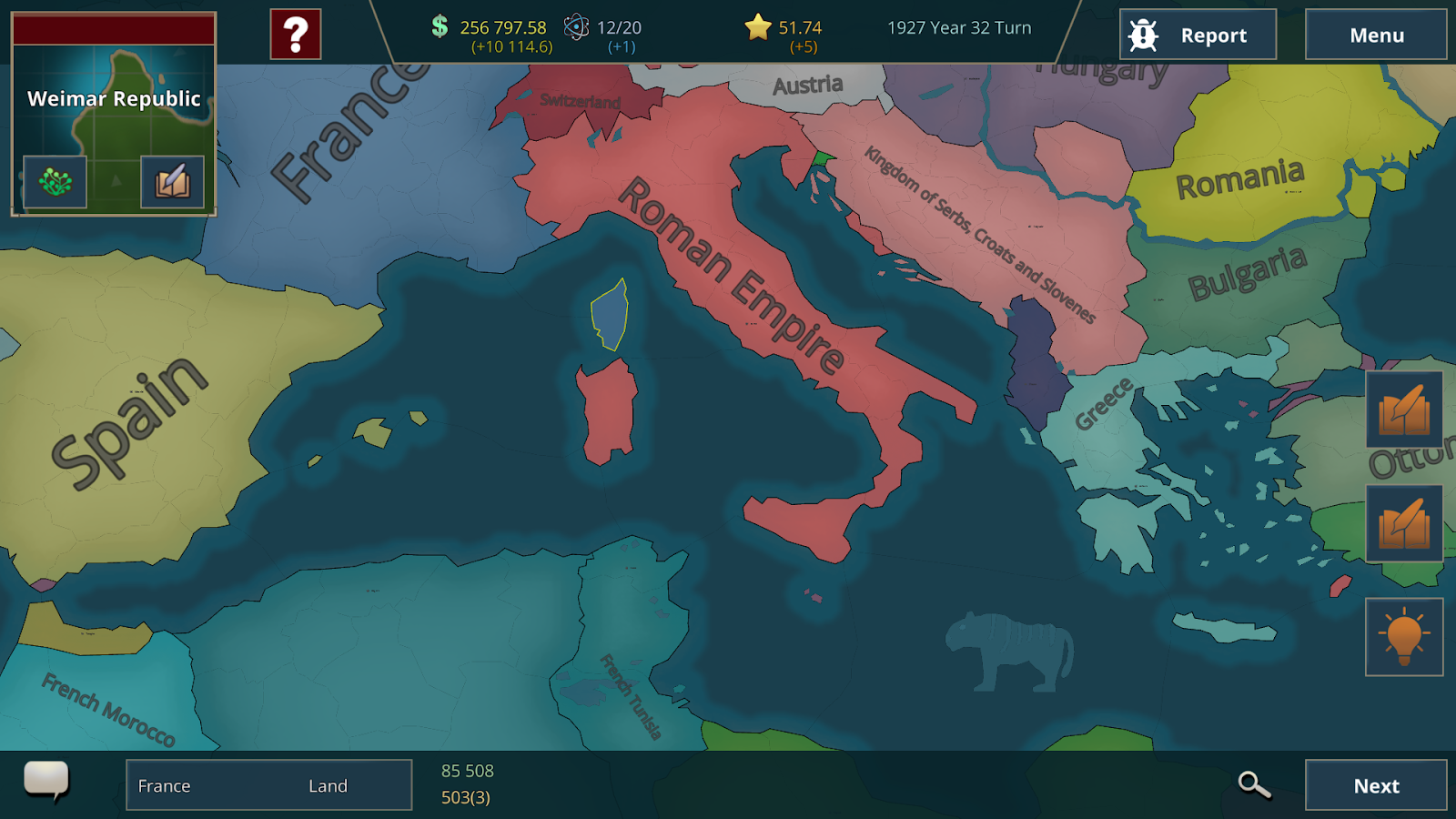Viewport: 1456px width, 819px height.
Task: Click the France Land info bar
Action: 268,784
